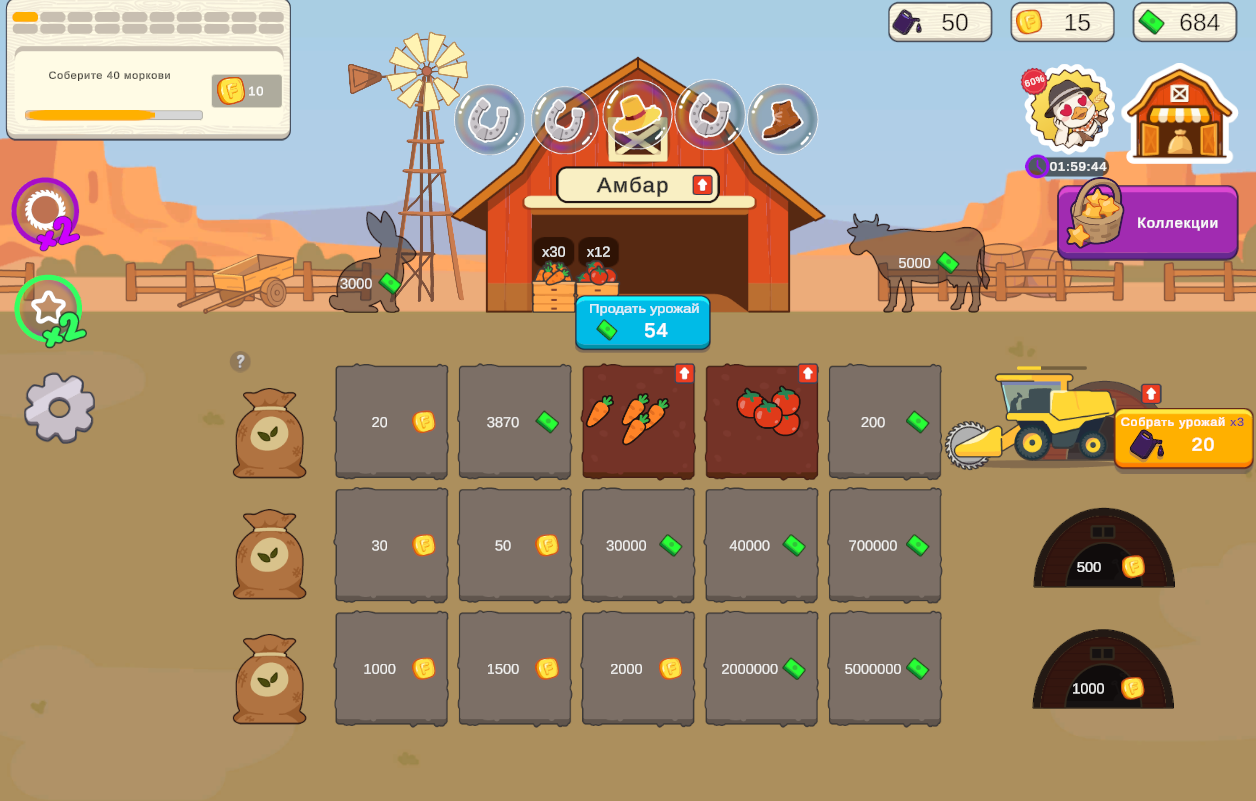Open the settings gear
Screen dimensions: 1256x801
click(59, 407)
